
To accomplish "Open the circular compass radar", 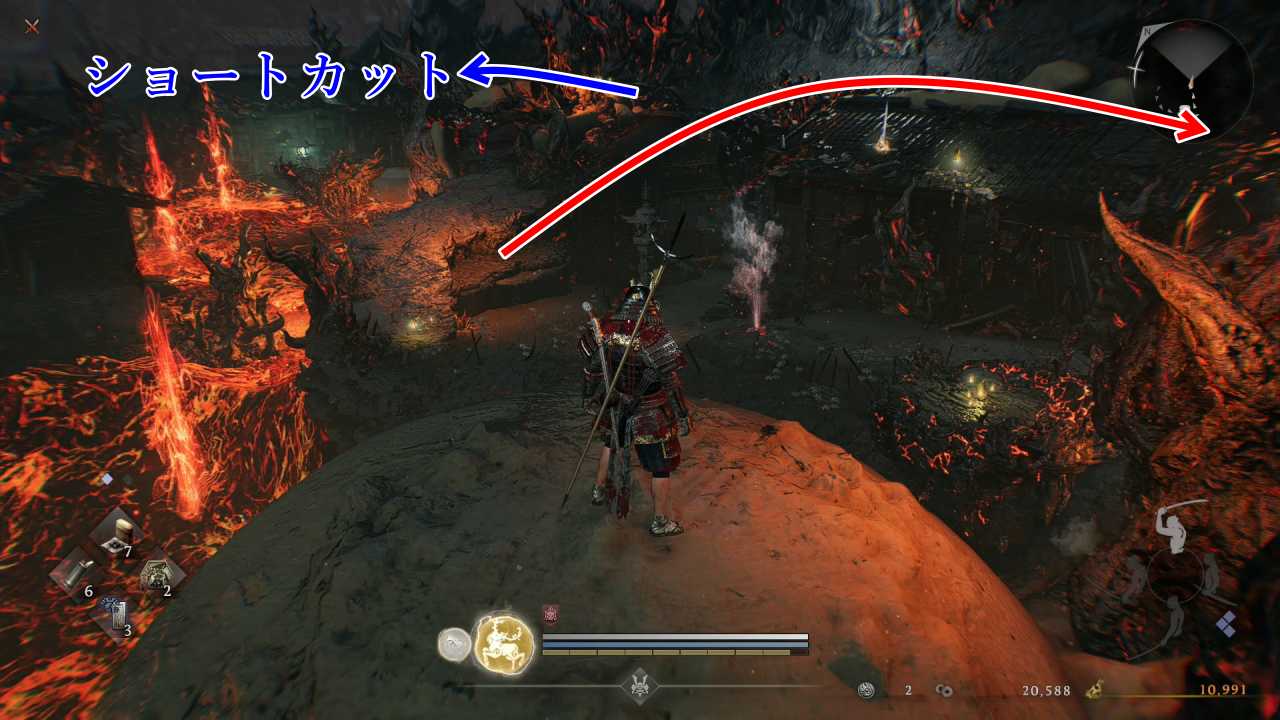I will [x=1194, y=78].
